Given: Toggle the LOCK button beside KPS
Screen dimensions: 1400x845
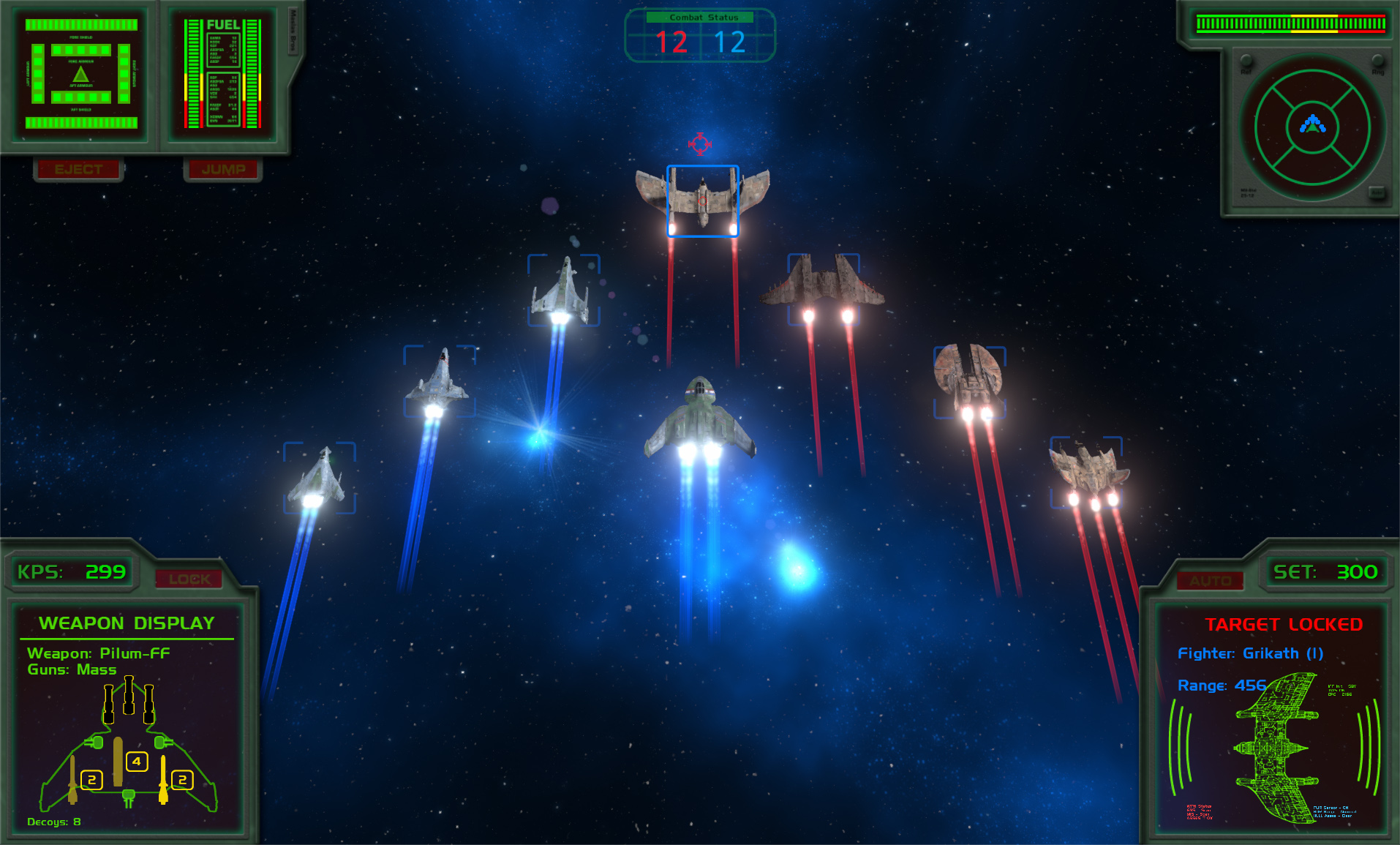Looking at the screenshot, I should 189,579.
